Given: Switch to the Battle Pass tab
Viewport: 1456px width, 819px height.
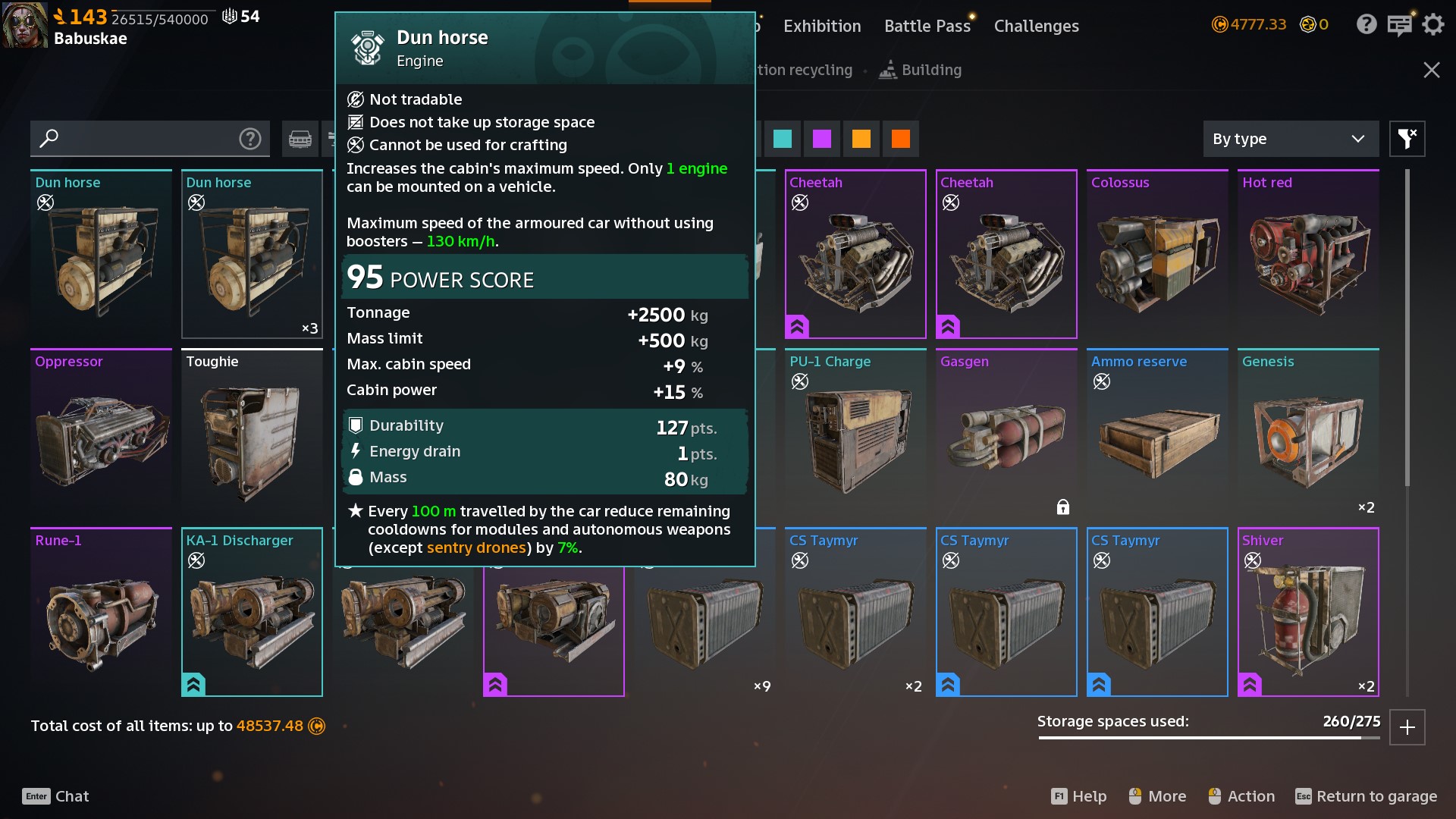Looking at the screenshot, I should click(927, 26).
